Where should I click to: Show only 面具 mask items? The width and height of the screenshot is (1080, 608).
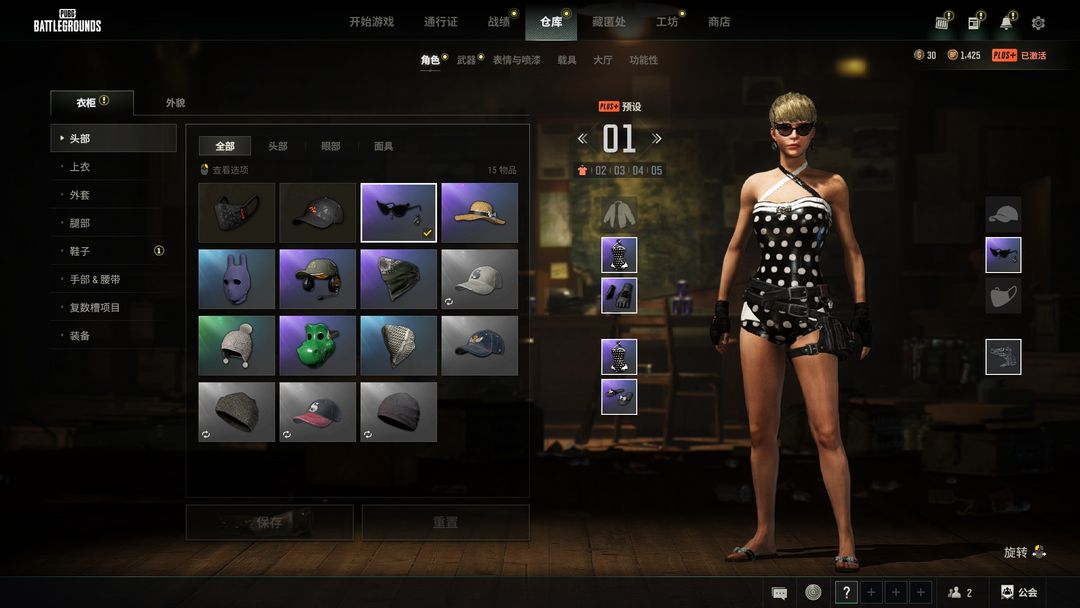coord(383,146)
